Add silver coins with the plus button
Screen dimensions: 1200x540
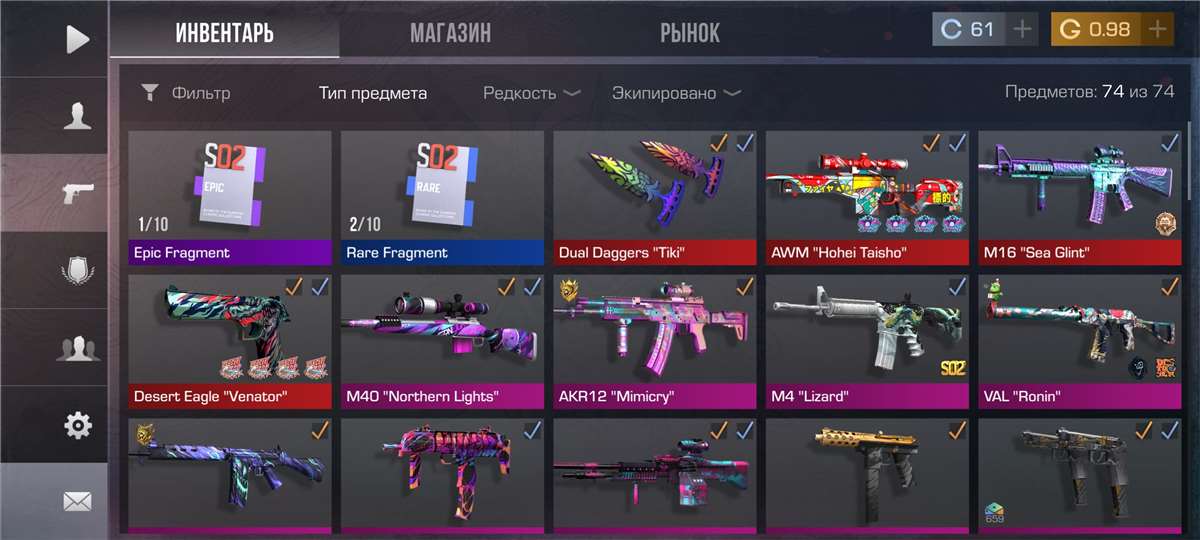pos(1022,29)
